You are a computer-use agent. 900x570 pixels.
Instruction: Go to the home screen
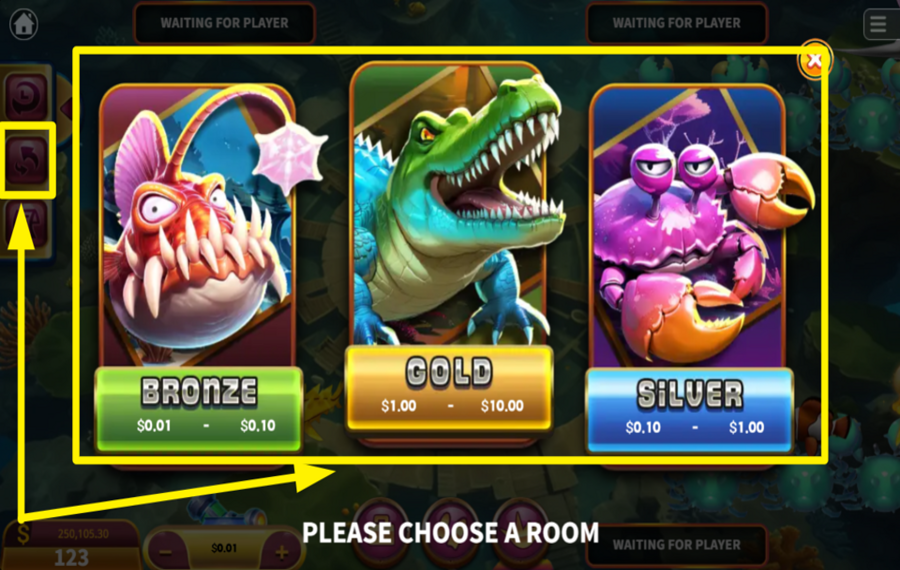[23, 22]
